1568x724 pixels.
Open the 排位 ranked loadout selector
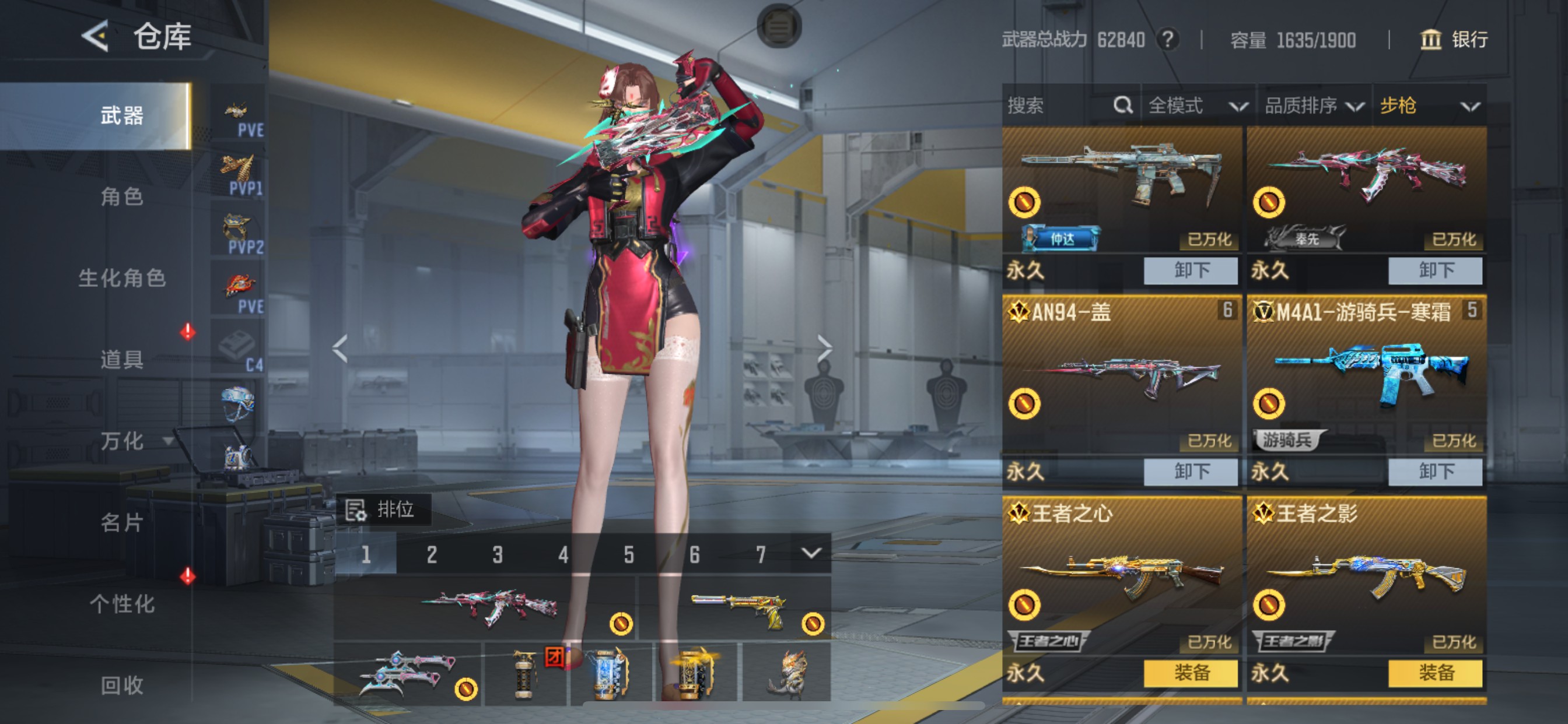383,509
